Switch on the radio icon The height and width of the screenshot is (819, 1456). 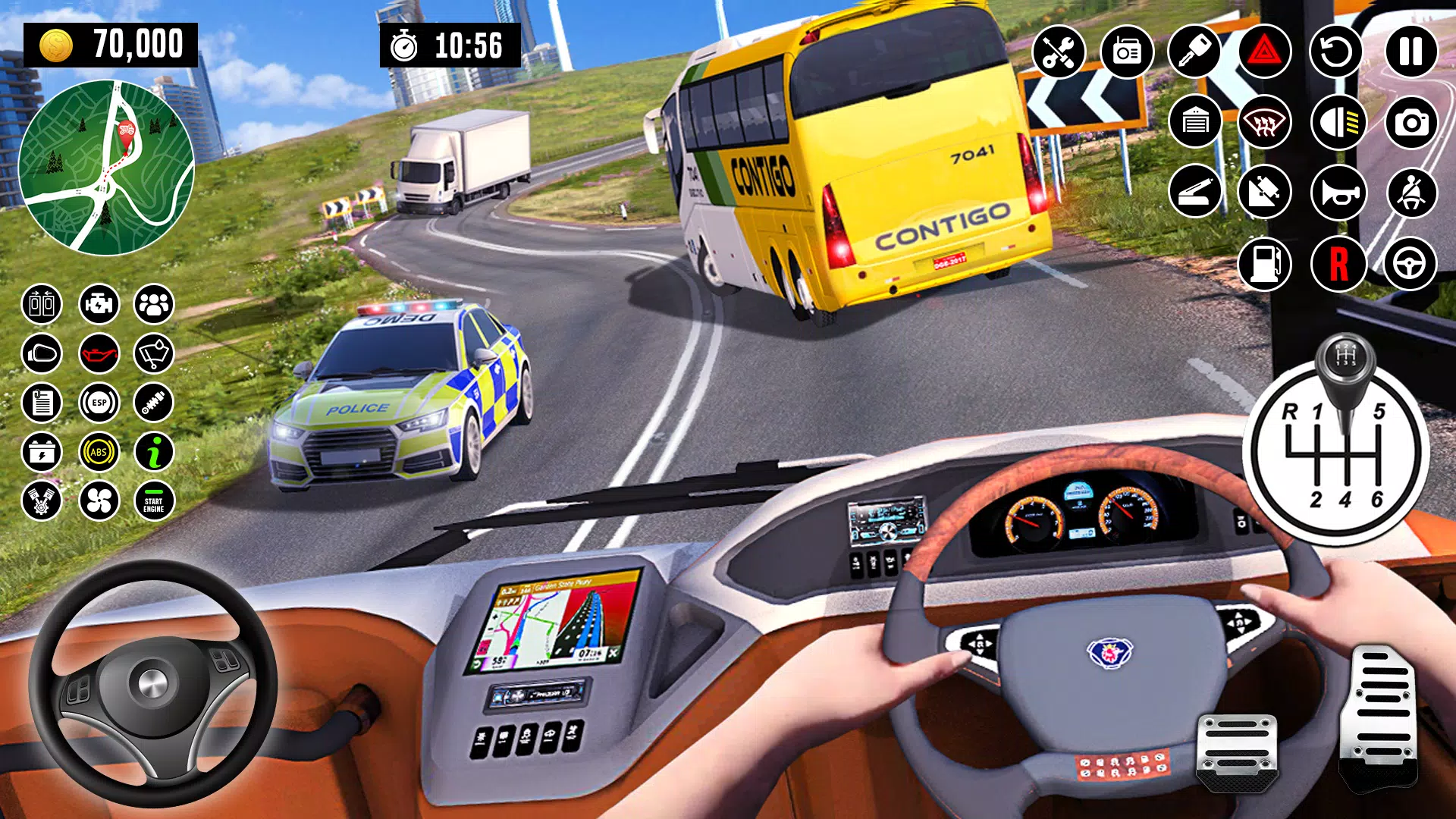[1126, 52]
